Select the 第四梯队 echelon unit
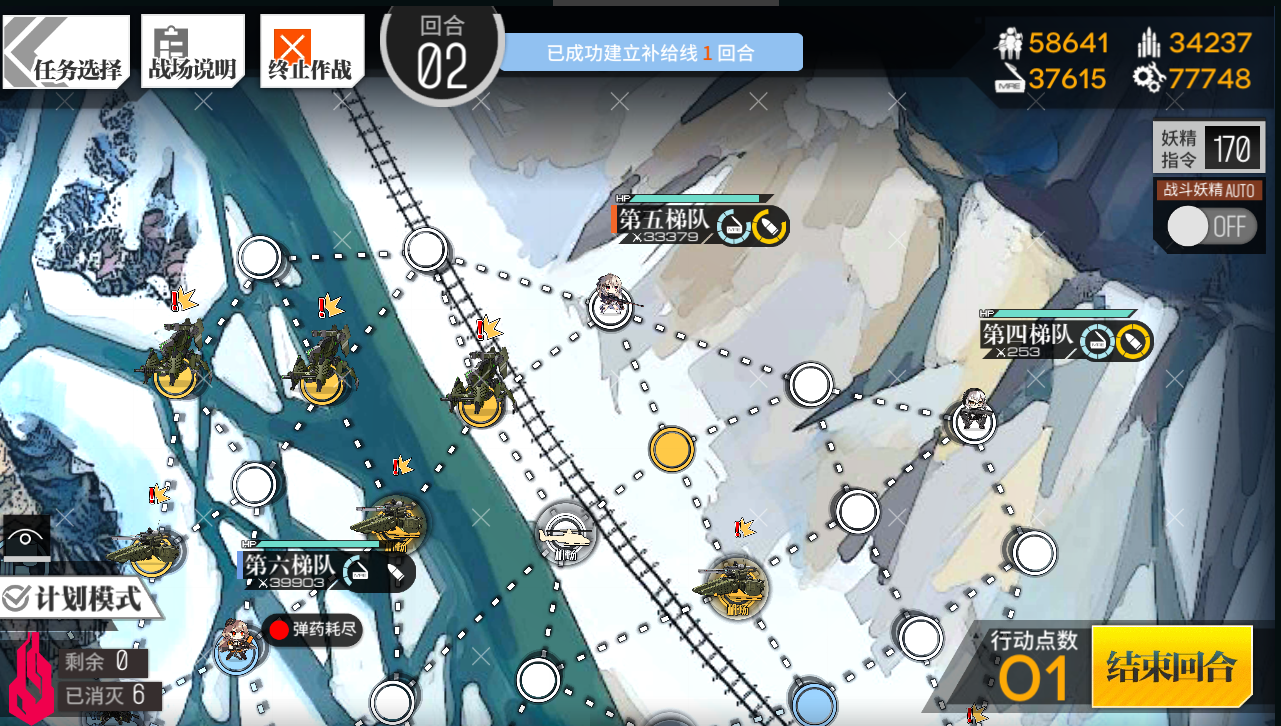This screenshot has height=726, width=1281. tap(973, 415)
